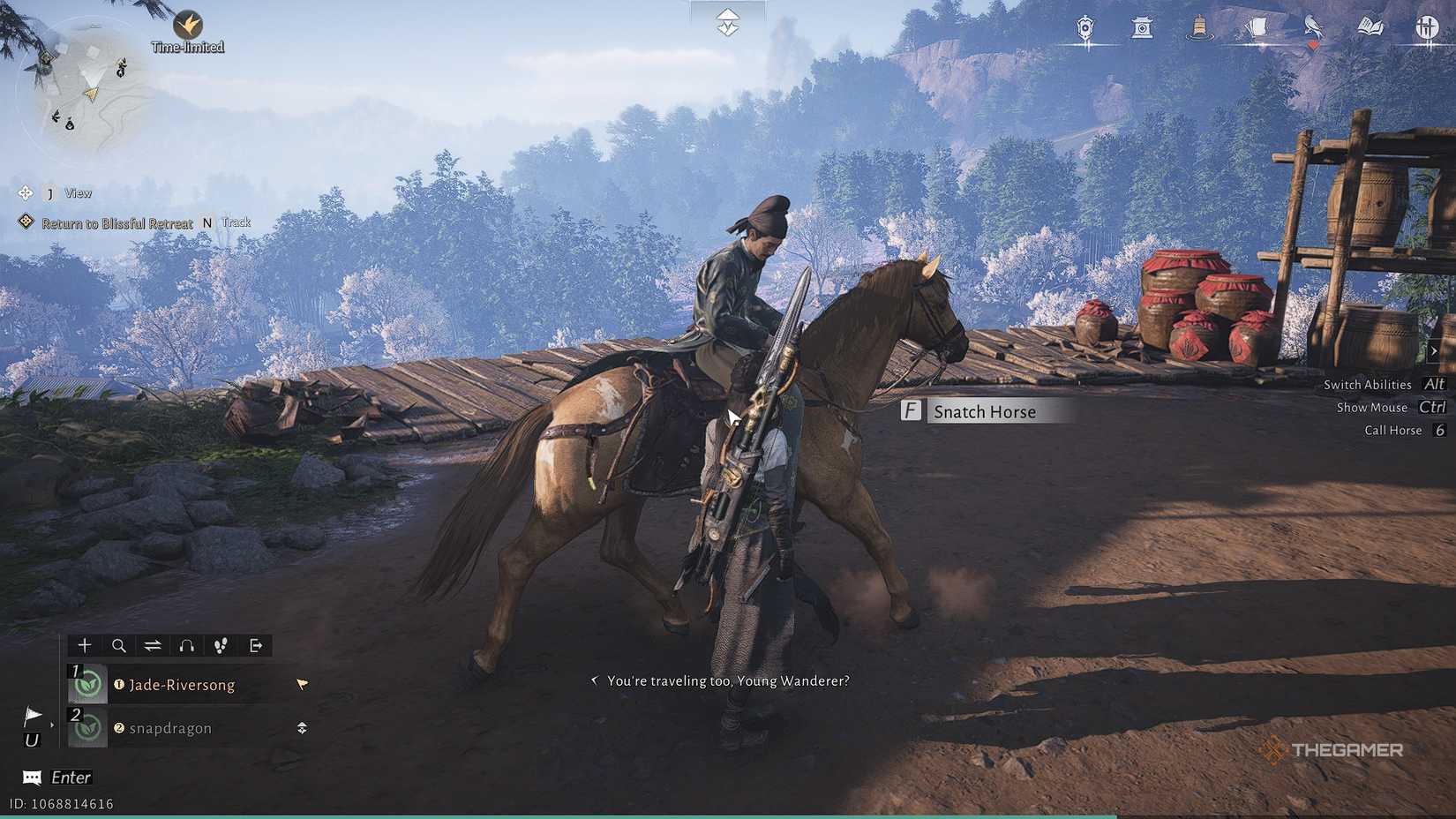
Task: Enable follow mode via the footsteps icon
Action: coord(221,645)
